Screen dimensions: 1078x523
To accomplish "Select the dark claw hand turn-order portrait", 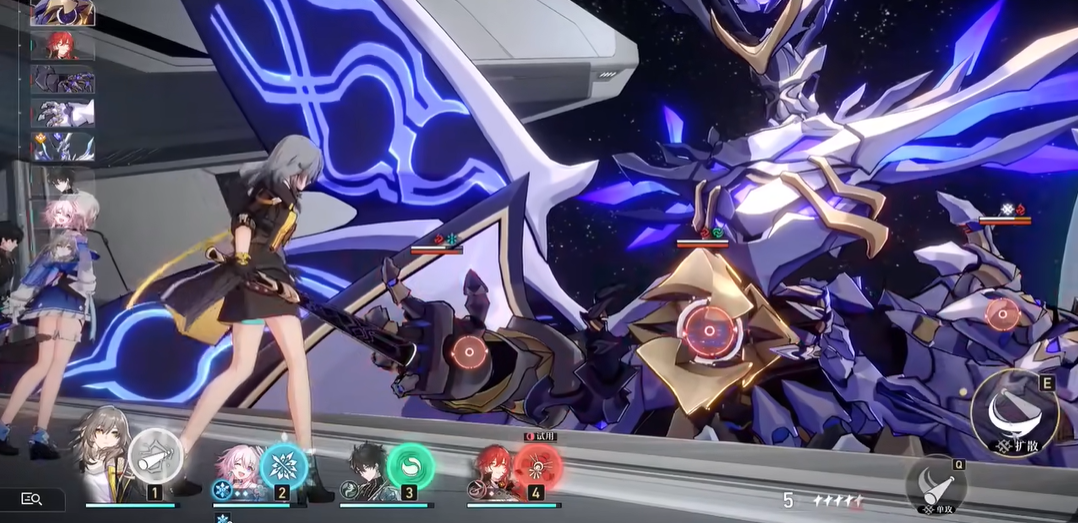I will [x=63, y=79].
